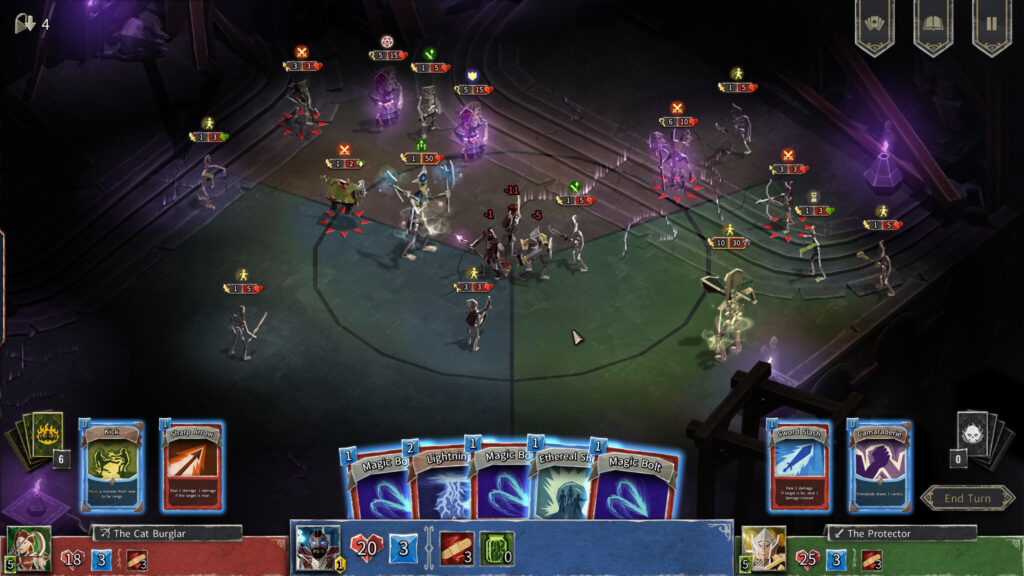Choose the Sharp Arrow card

click(193, 466)
